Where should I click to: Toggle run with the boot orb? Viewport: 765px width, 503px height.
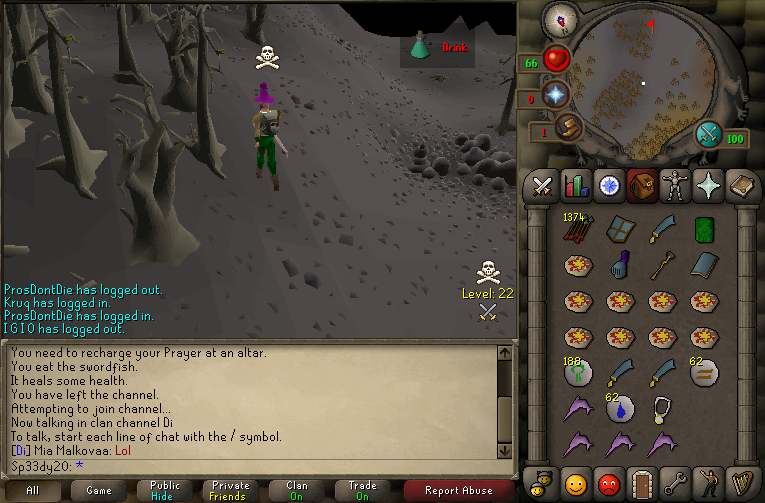[568, 128]
